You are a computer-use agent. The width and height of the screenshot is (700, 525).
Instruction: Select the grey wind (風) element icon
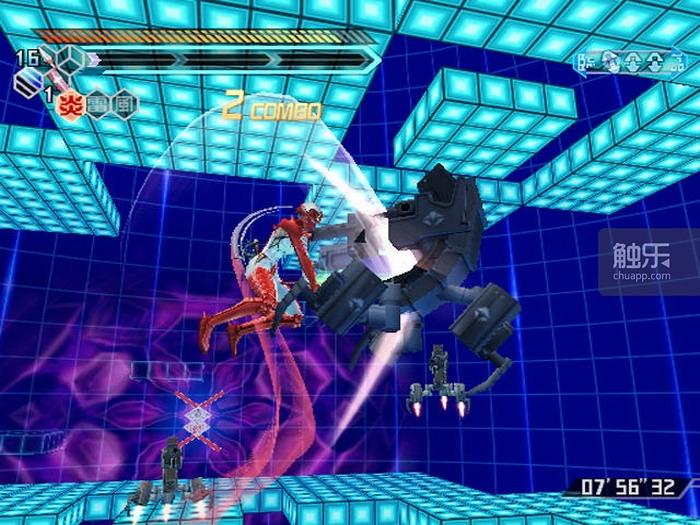pyautogui.click(x=123, y=104)
